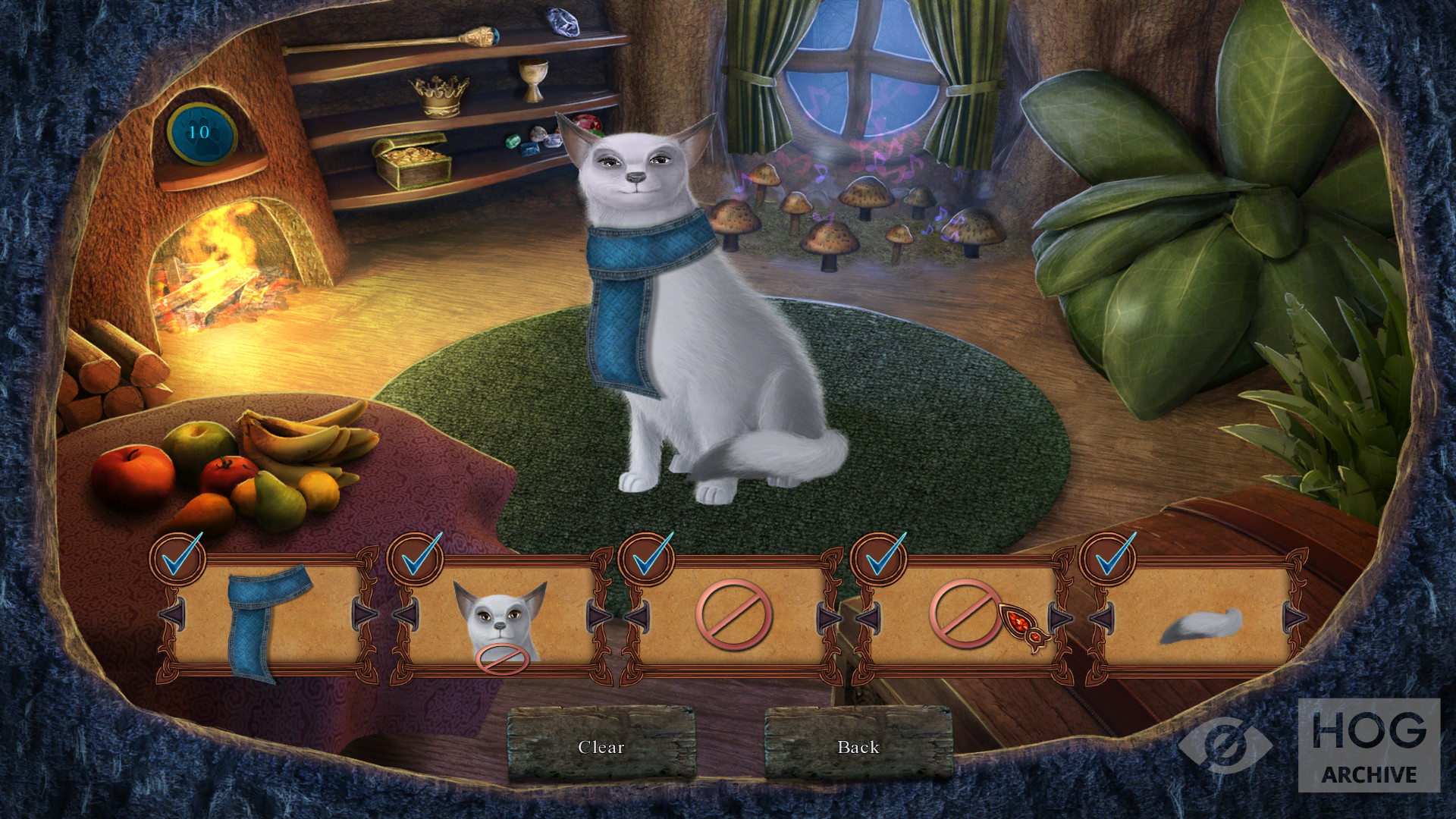Click the HOG Archive logo
1456x819 pixels.
point(1368,745)
